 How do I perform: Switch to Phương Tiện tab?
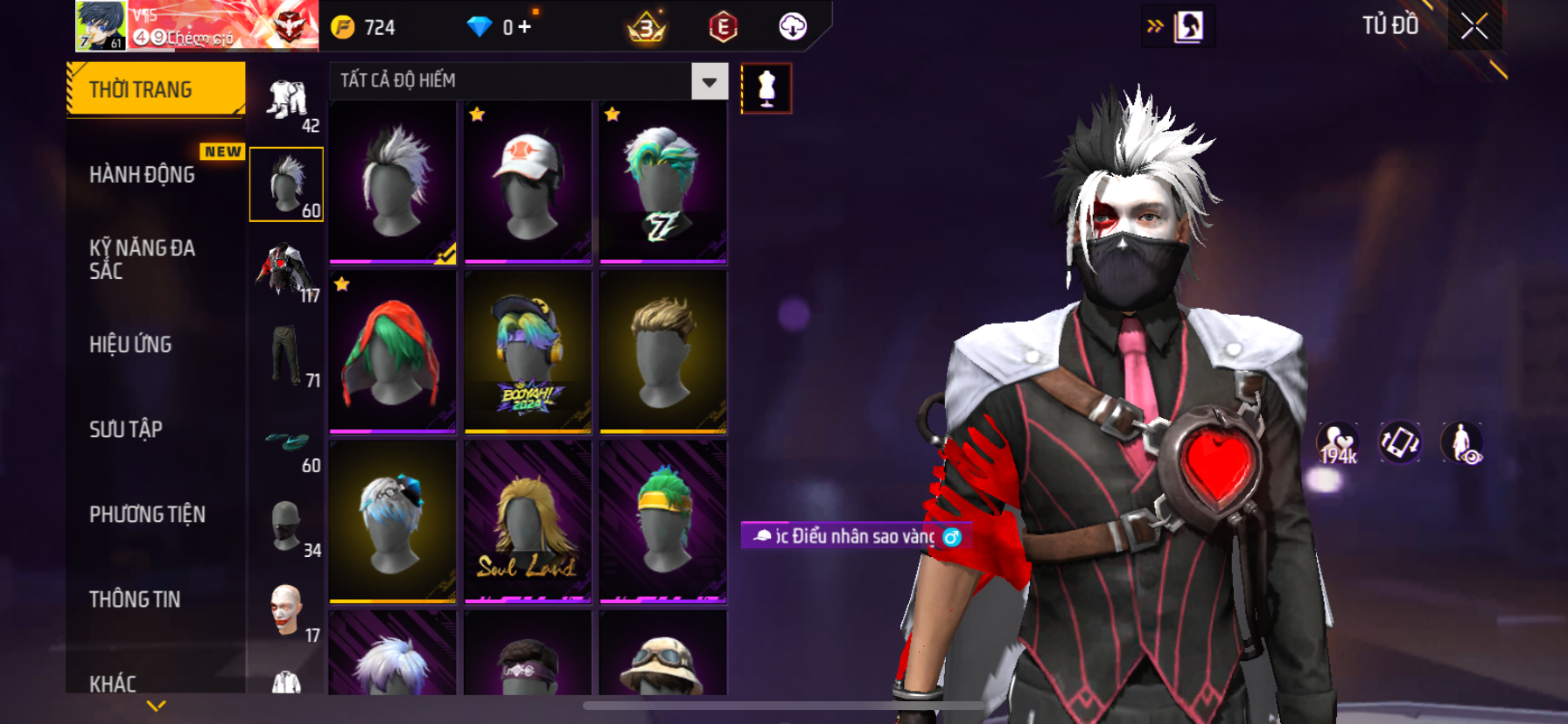[x=147, y=514]
